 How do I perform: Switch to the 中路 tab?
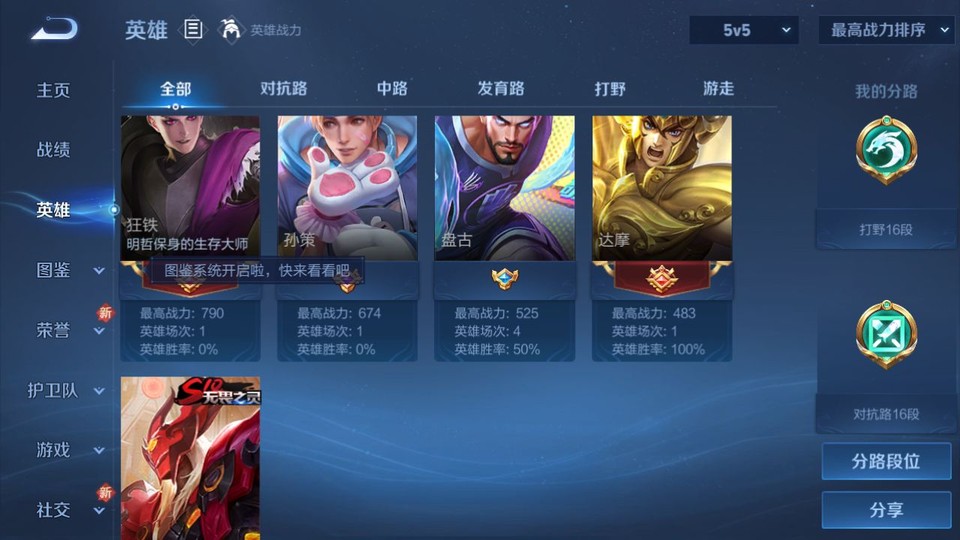tap(392, 89)
